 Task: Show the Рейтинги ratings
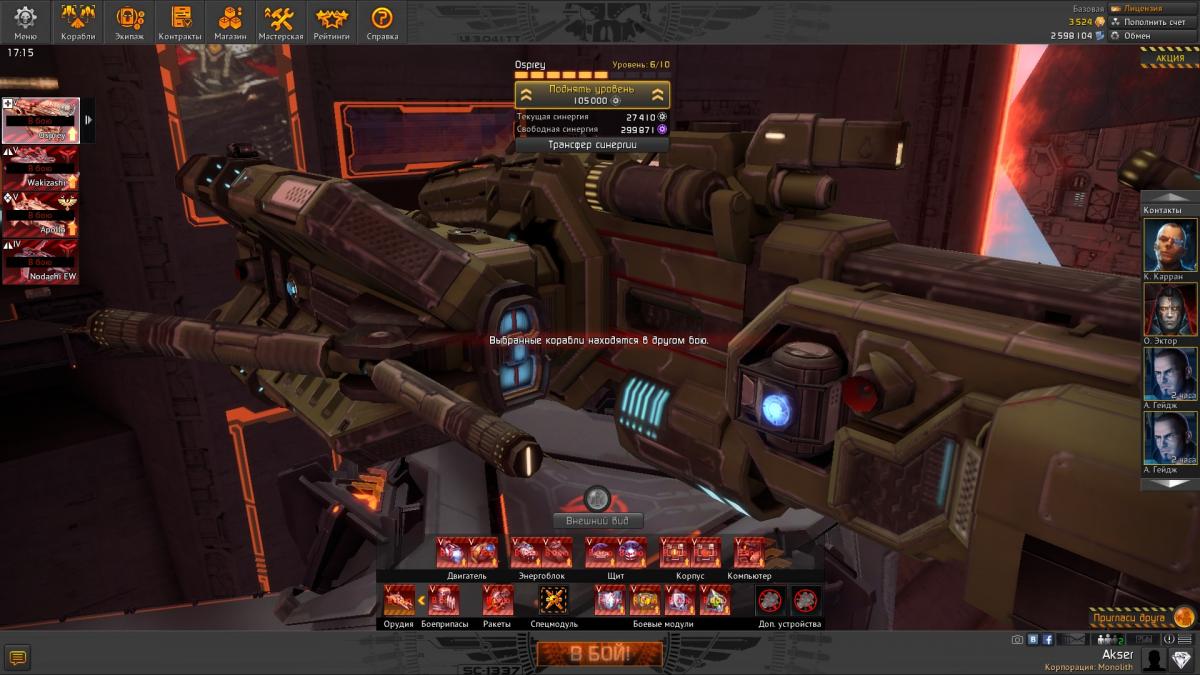pyautogui.click(x=332, y=22)
